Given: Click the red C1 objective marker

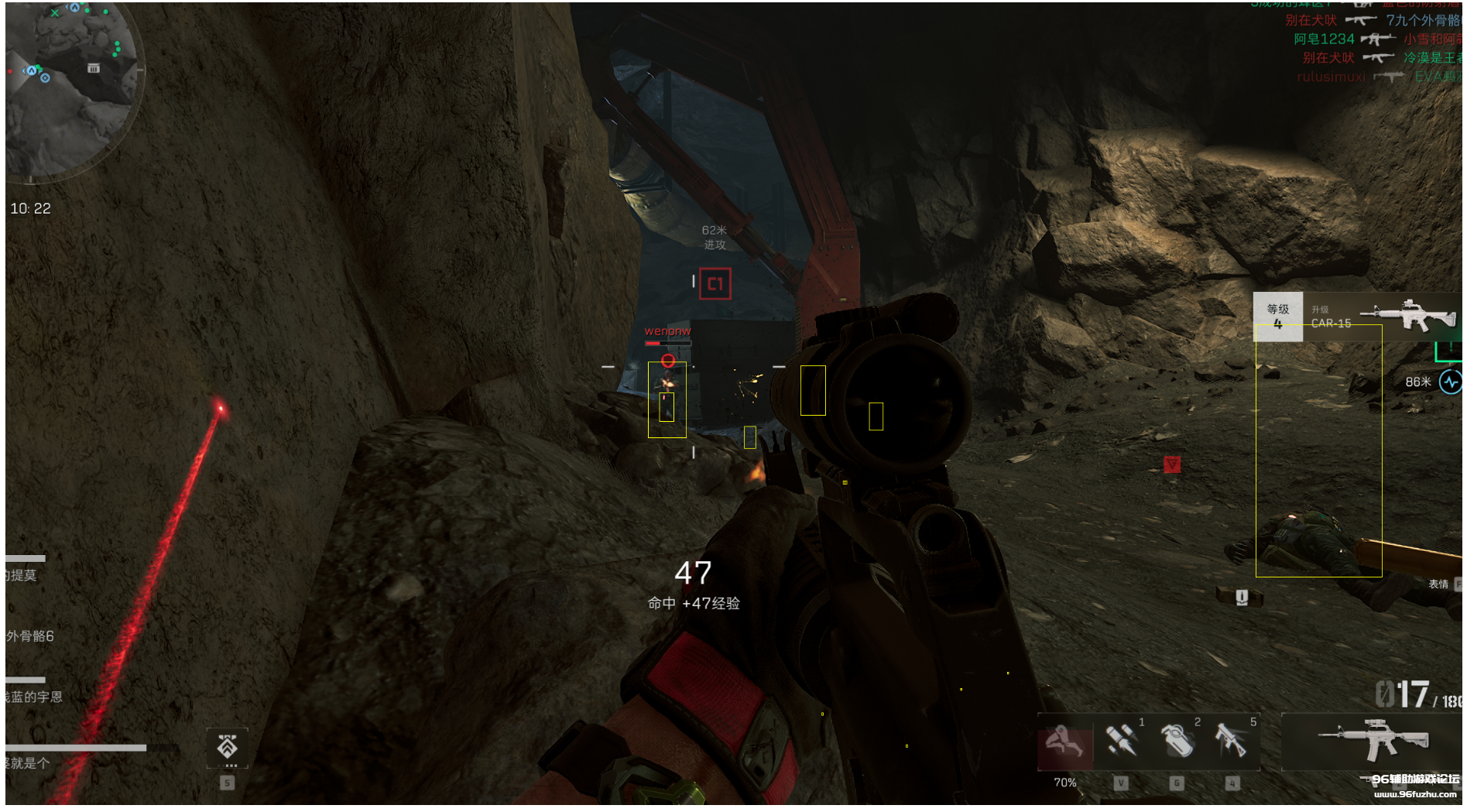Looking at the screenshot, I should 715,284.
